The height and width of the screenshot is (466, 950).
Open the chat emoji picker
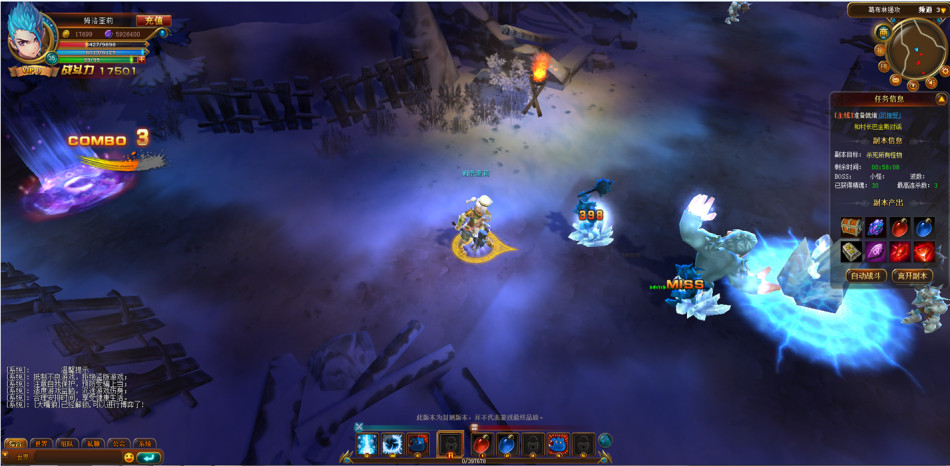(x=128, y=458)
